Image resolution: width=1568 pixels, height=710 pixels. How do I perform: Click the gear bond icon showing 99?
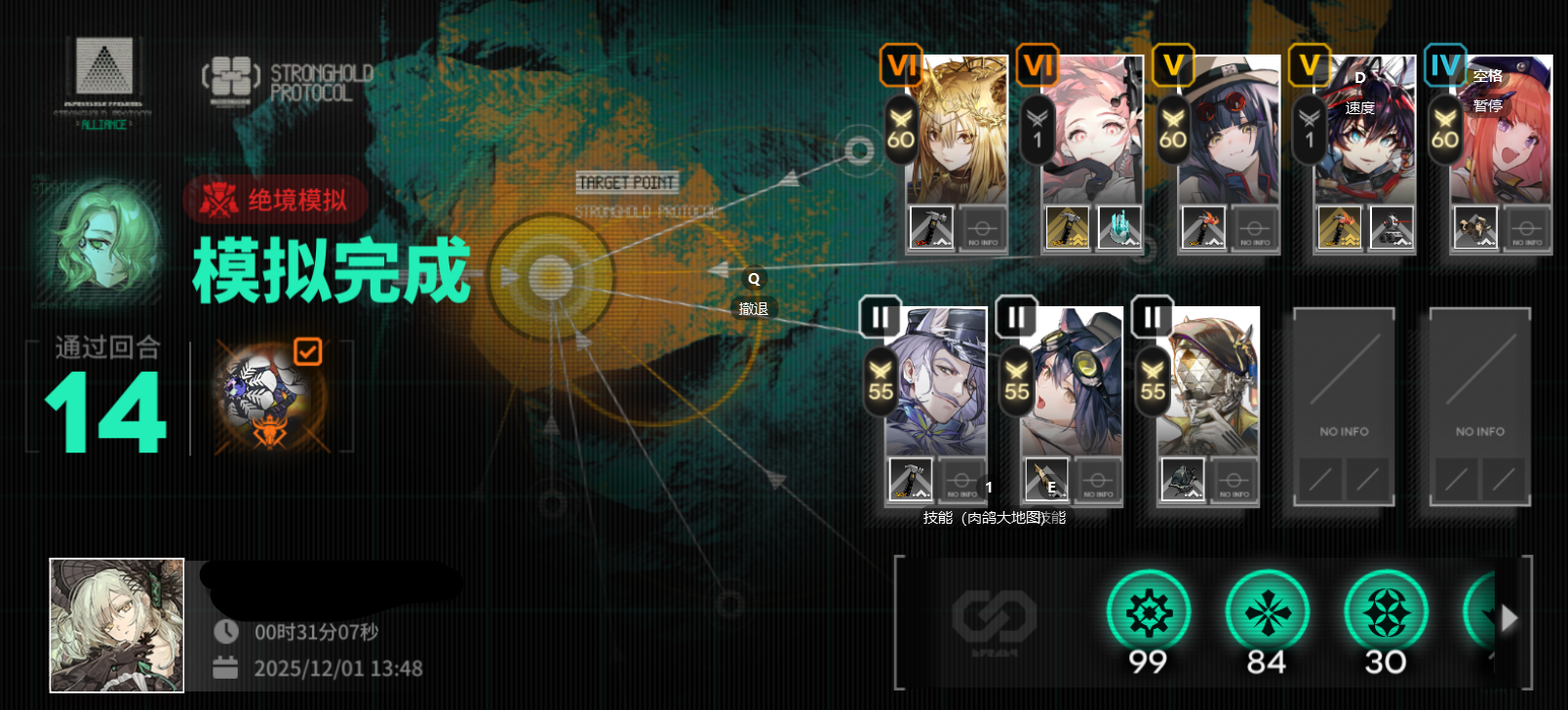click(1149, 613)
